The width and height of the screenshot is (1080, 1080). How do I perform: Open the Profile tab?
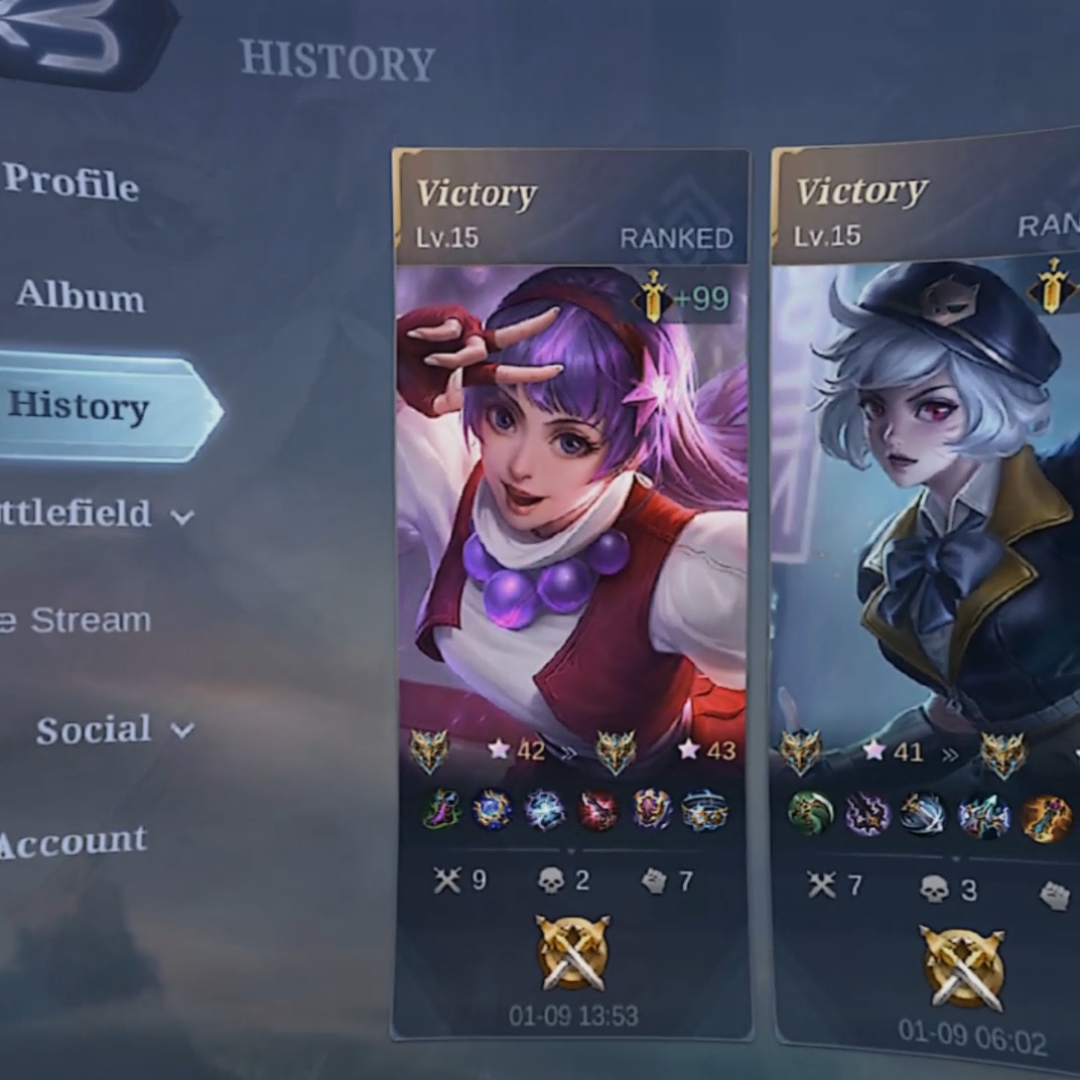[x=72, y=182]
